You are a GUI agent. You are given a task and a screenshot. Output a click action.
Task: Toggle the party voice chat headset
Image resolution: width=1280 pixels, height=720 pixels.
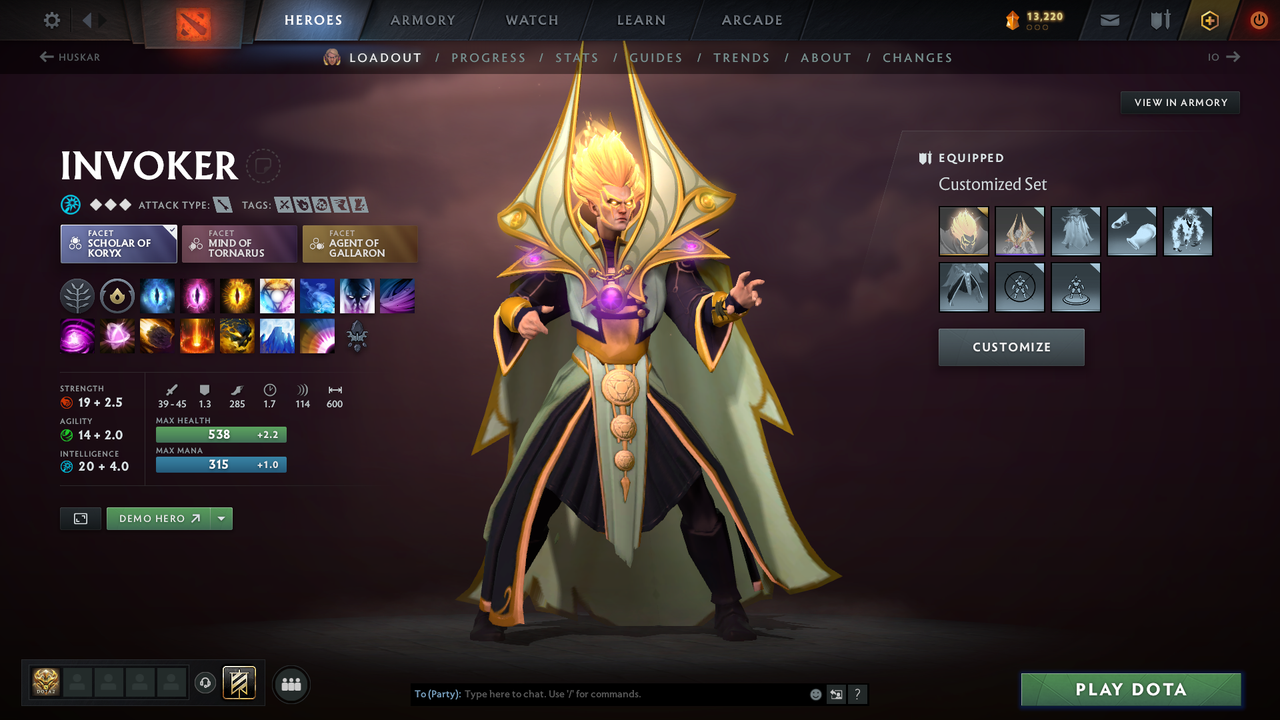(207, 682)
